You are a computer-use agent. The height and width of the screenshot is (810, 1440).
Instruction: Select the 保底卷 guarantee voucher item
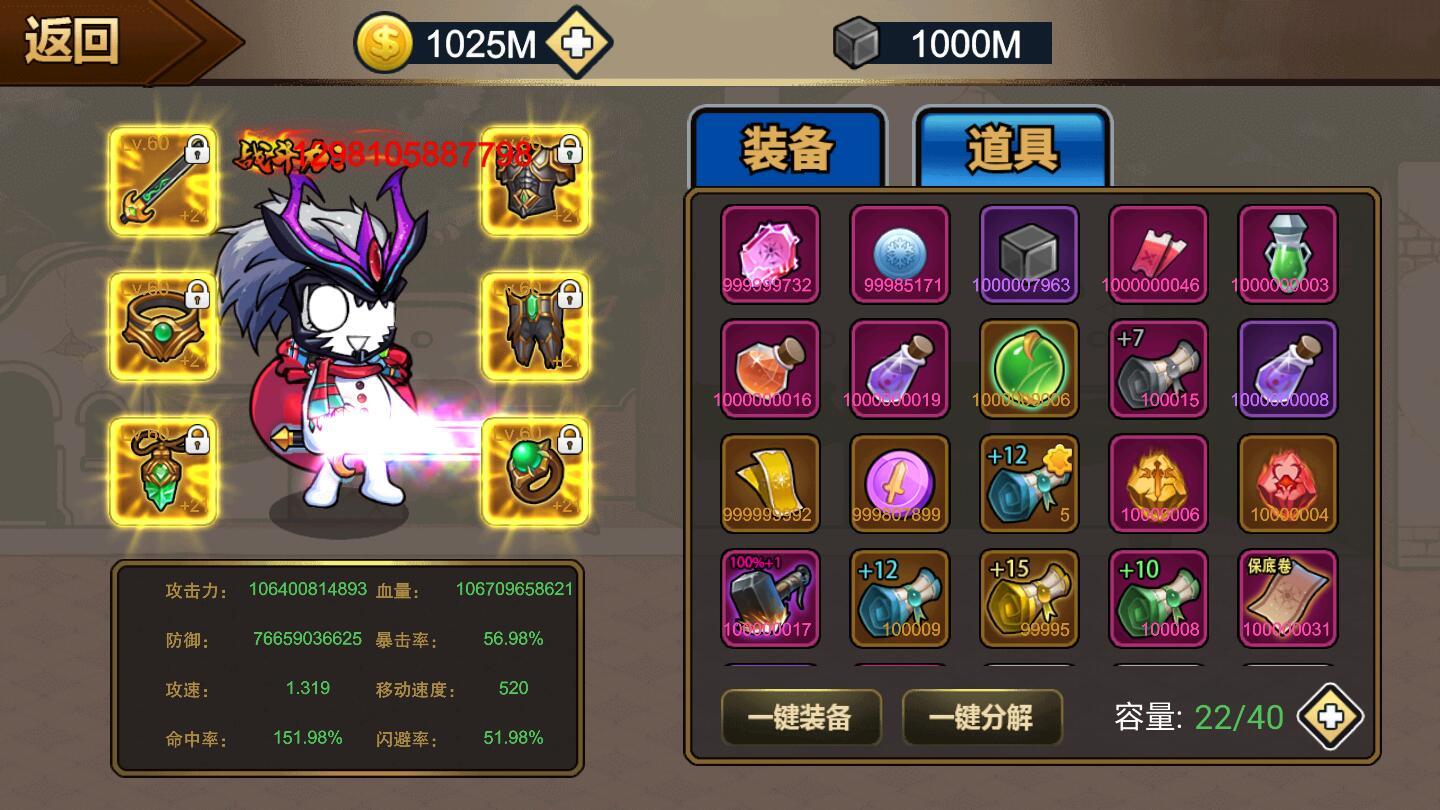point(1287,598)
